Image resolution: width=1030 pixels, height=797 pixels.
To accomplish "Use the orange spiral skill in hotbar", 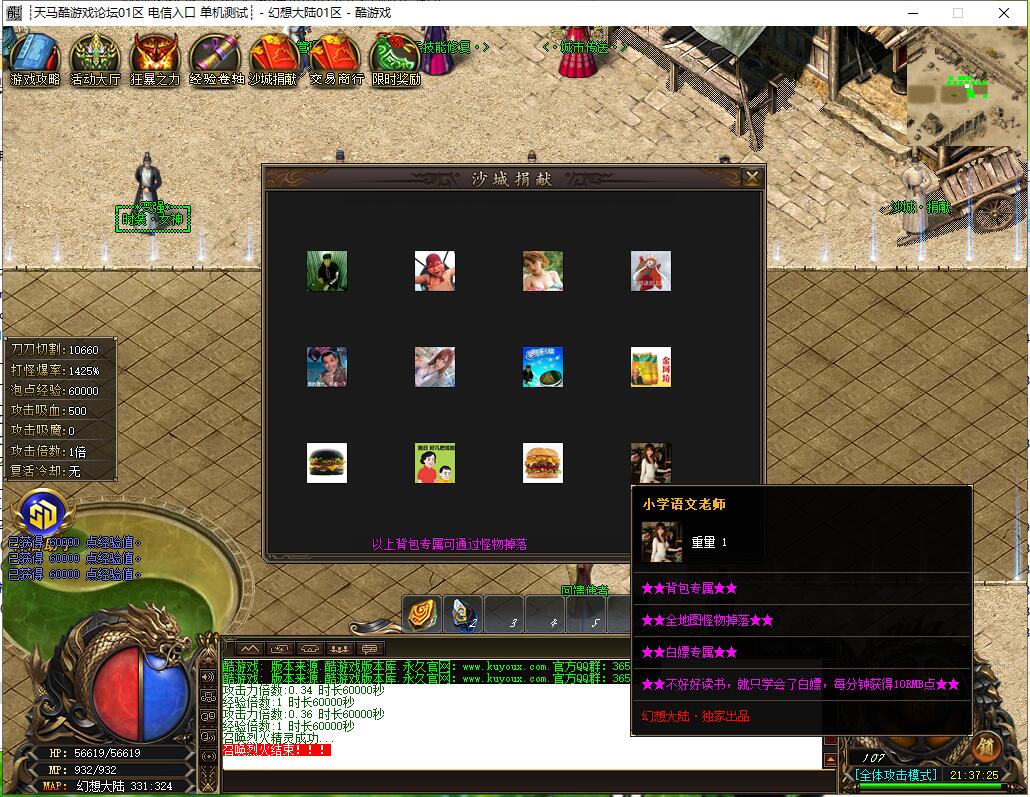I will click(422, 614).
